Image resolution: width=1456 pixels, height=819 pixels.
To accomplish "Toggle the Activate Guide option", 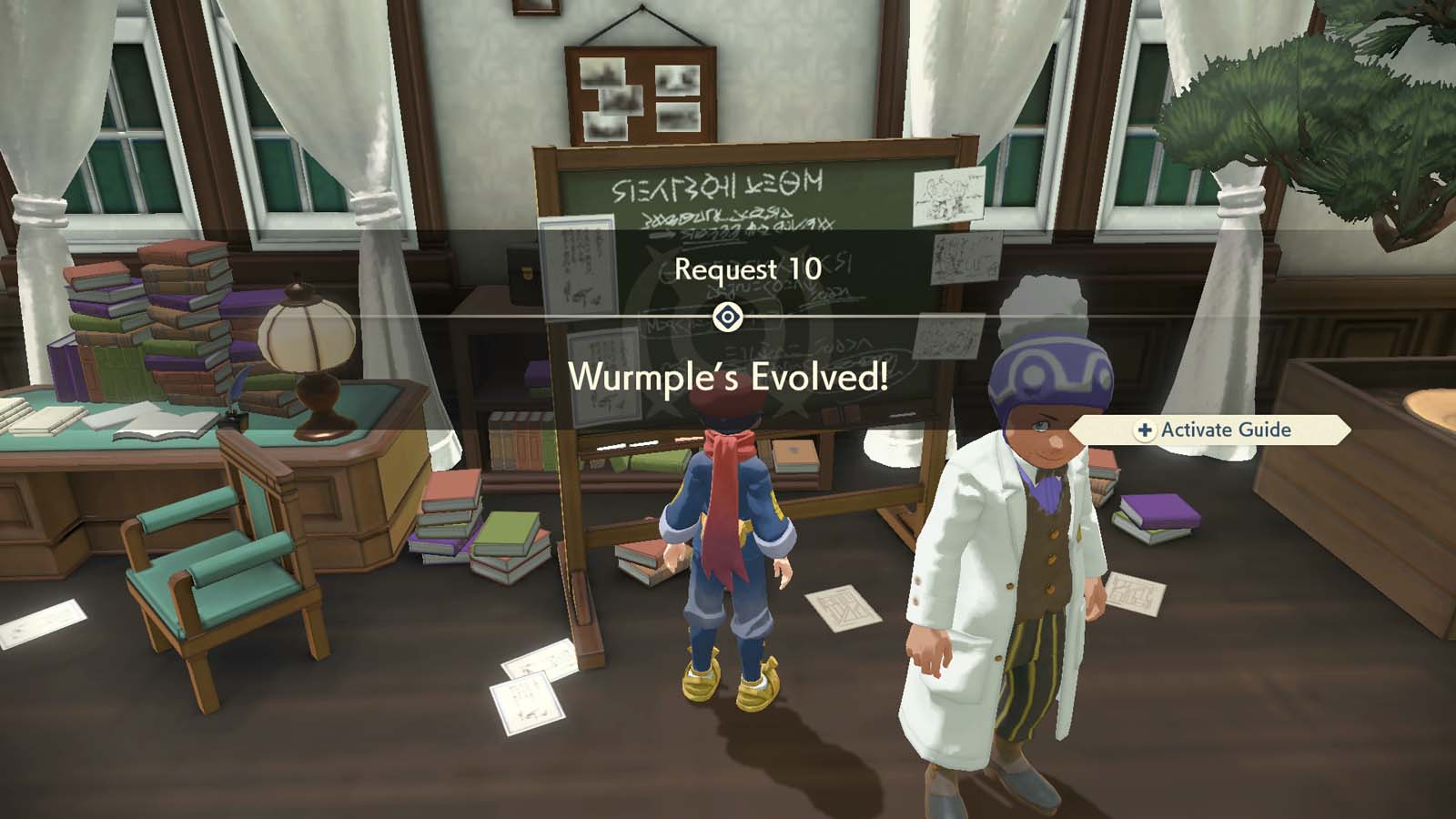I will (1224, 430).
